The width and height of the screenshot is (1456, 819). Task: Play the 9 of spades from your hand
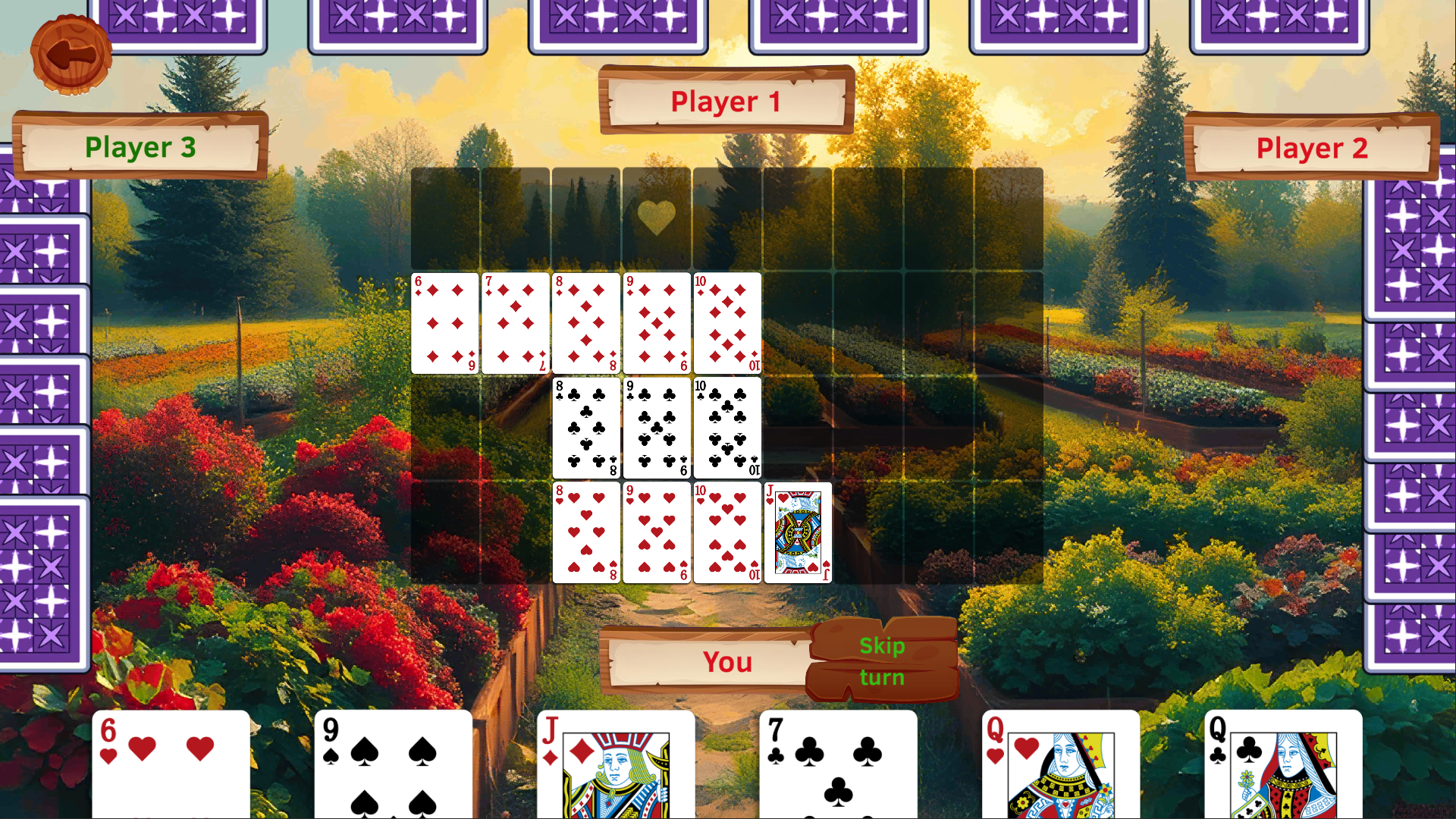[x=391, y=766]
